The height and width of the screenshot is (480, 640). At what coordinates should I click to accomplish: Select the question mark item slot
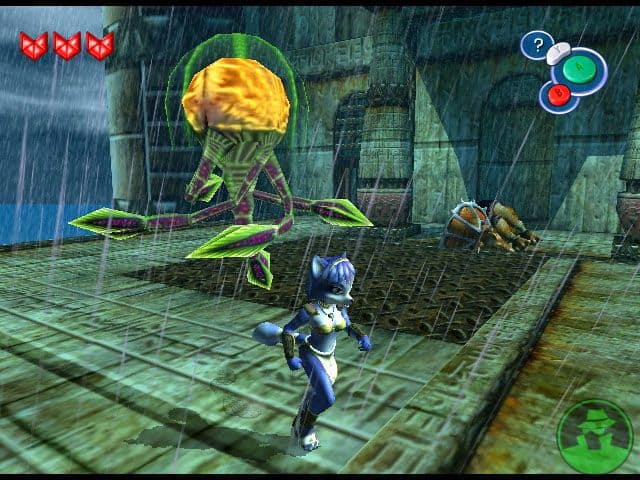pos(537,45)
